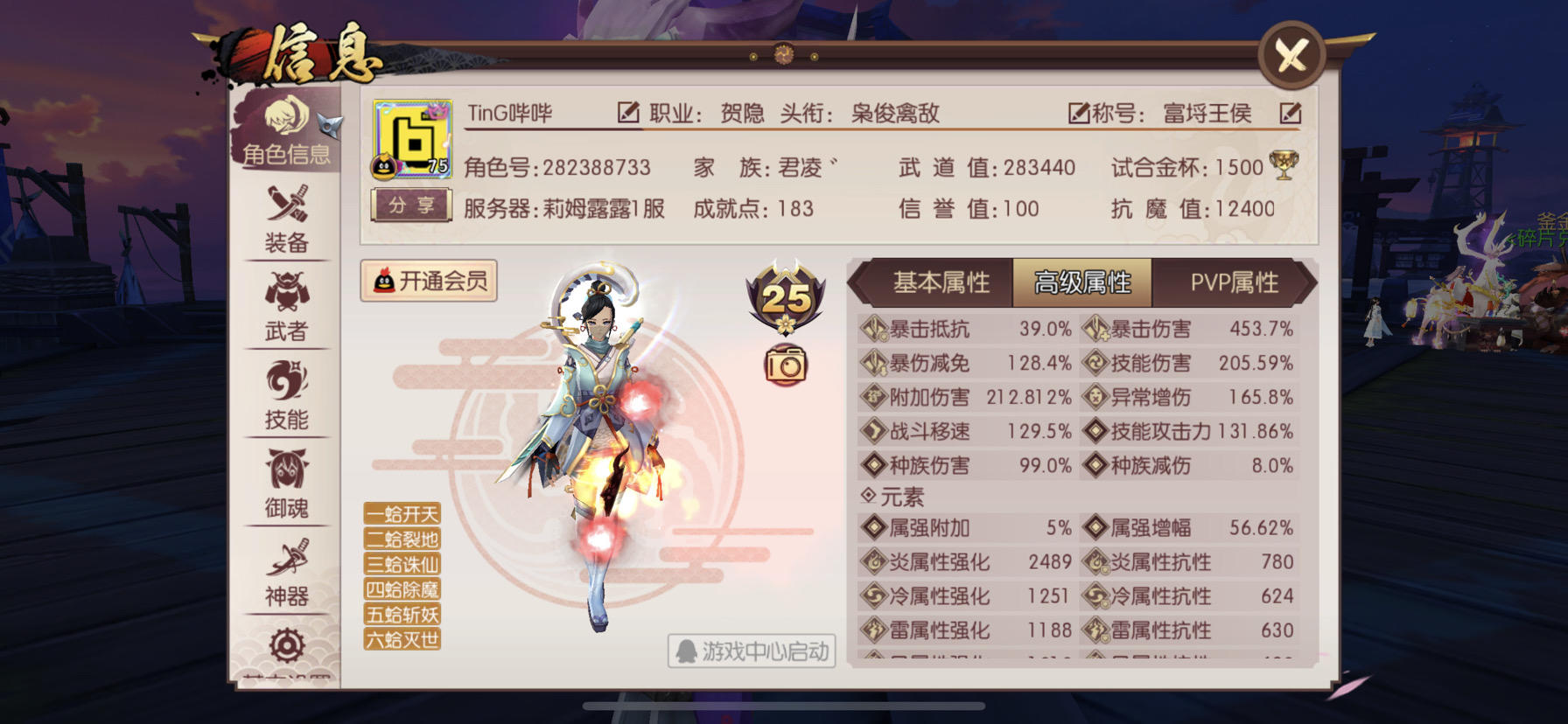Switch to the PVP属性 tab

(x=1234, y=282)
